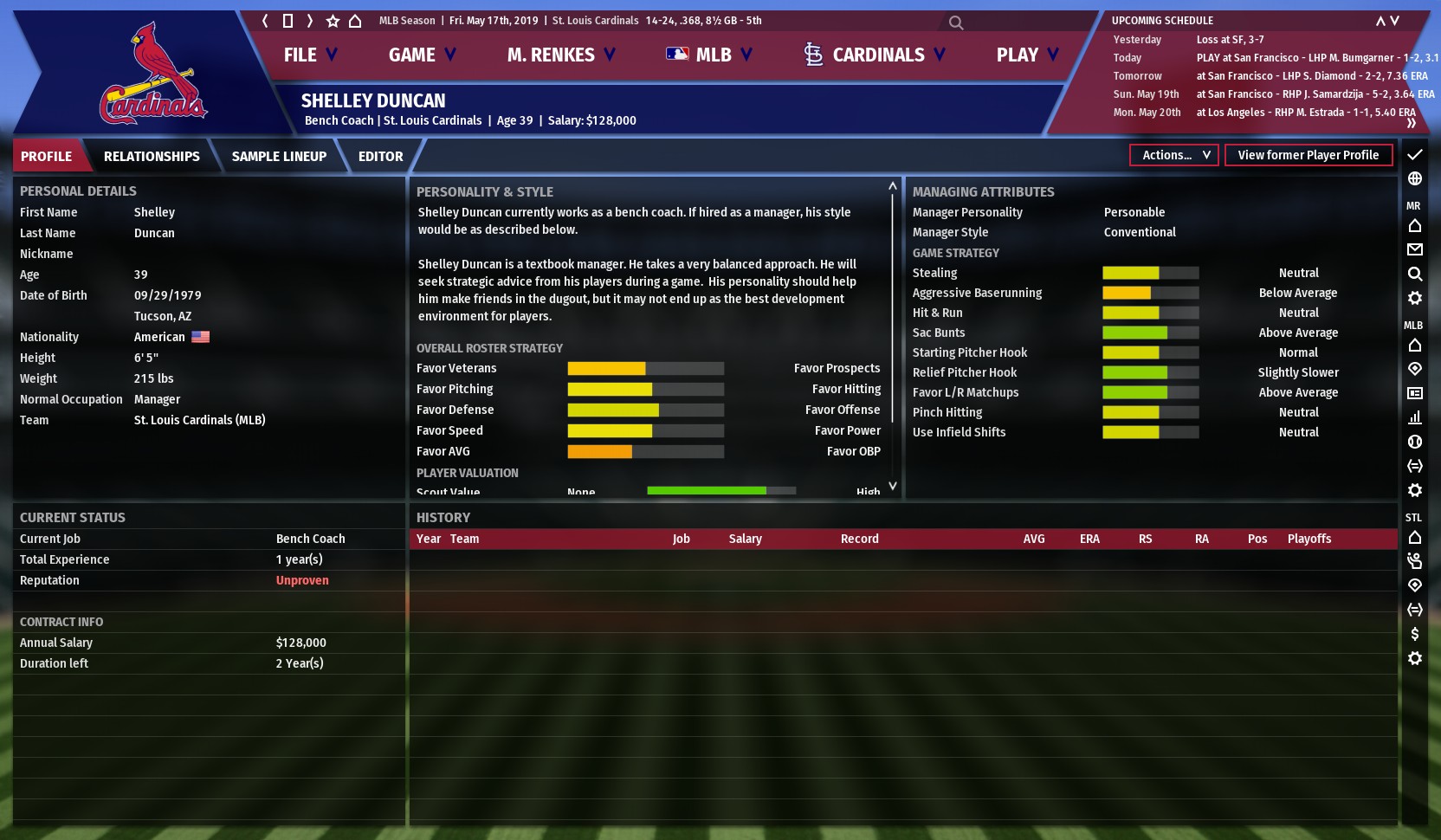This screenshot has width=1441, height=840.
Task: Open the MLB league menu
Action: tap(709, 55)
